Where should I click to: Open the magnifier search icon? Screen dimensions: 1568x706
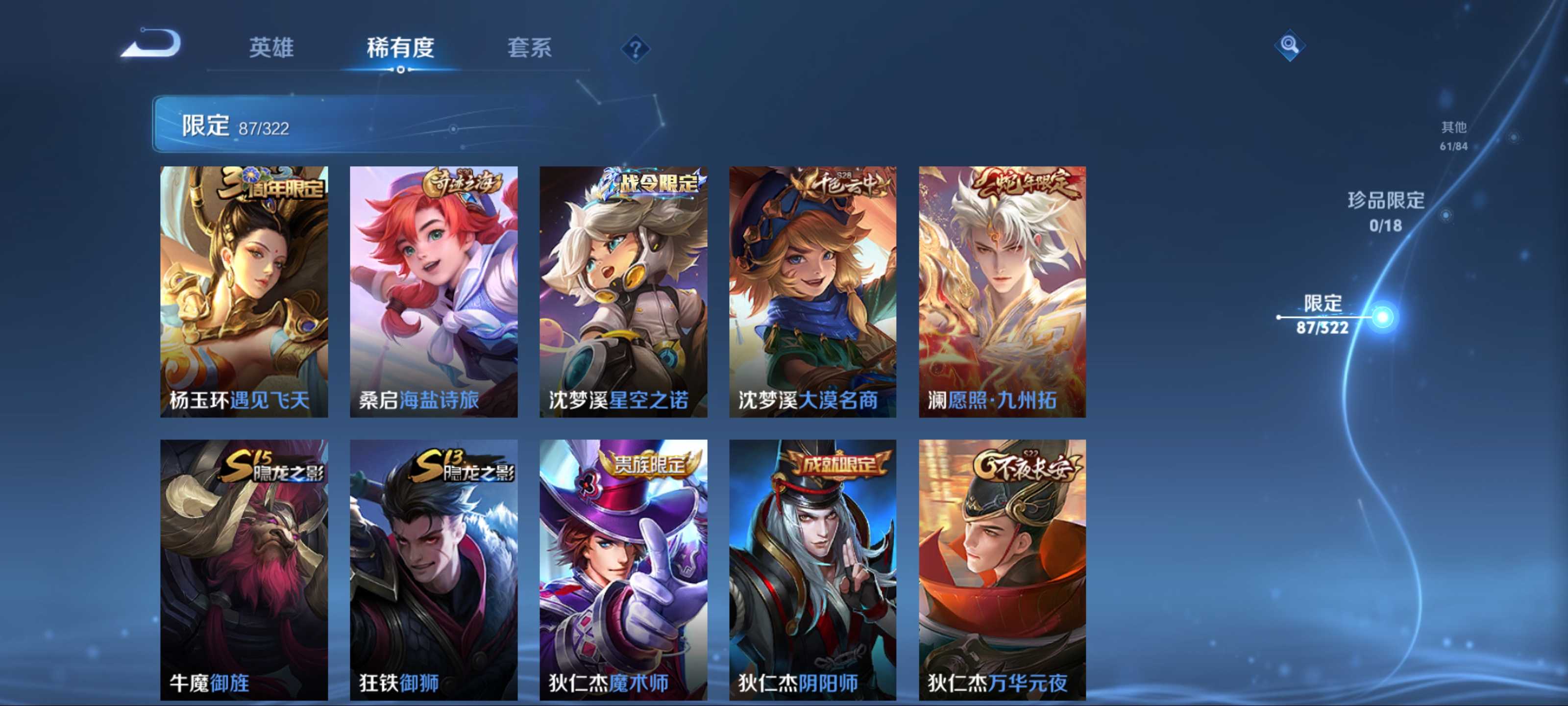(x=1289, y=45)
